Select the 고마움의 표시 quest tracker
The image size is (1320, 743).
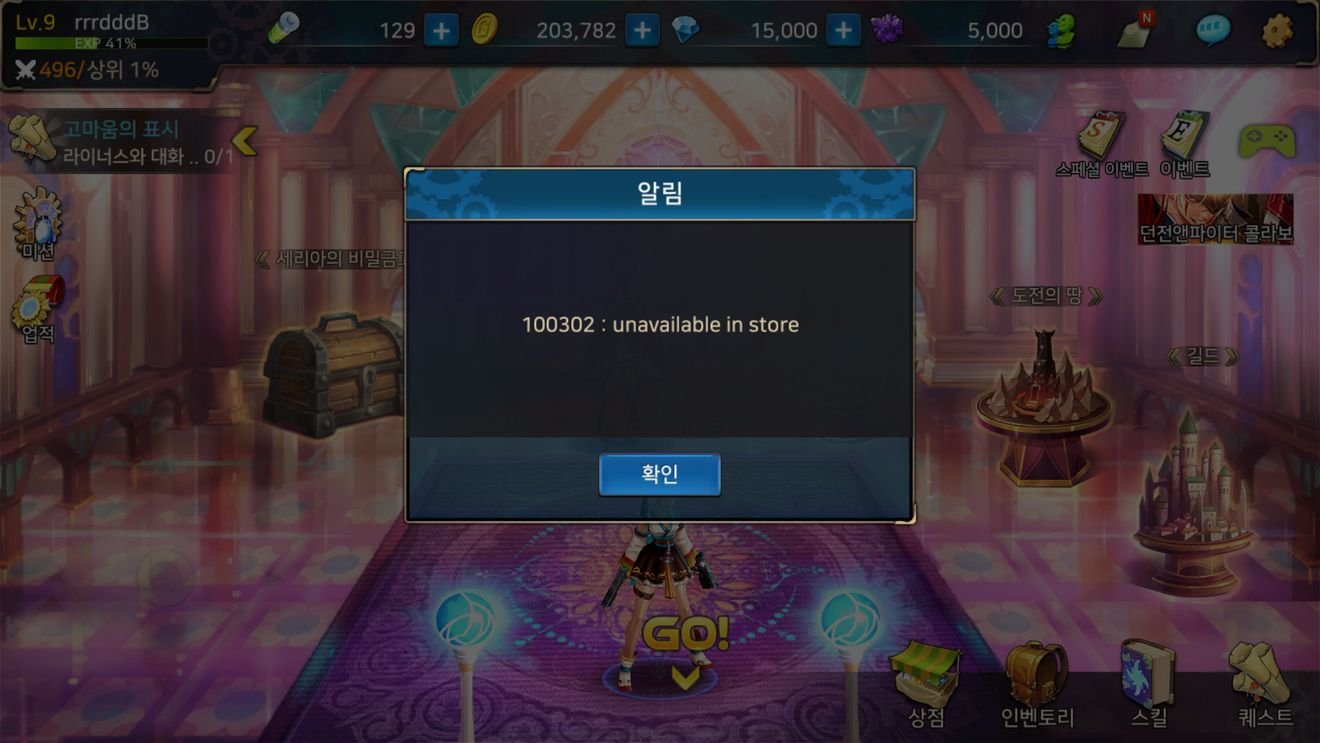pos(120,141)
